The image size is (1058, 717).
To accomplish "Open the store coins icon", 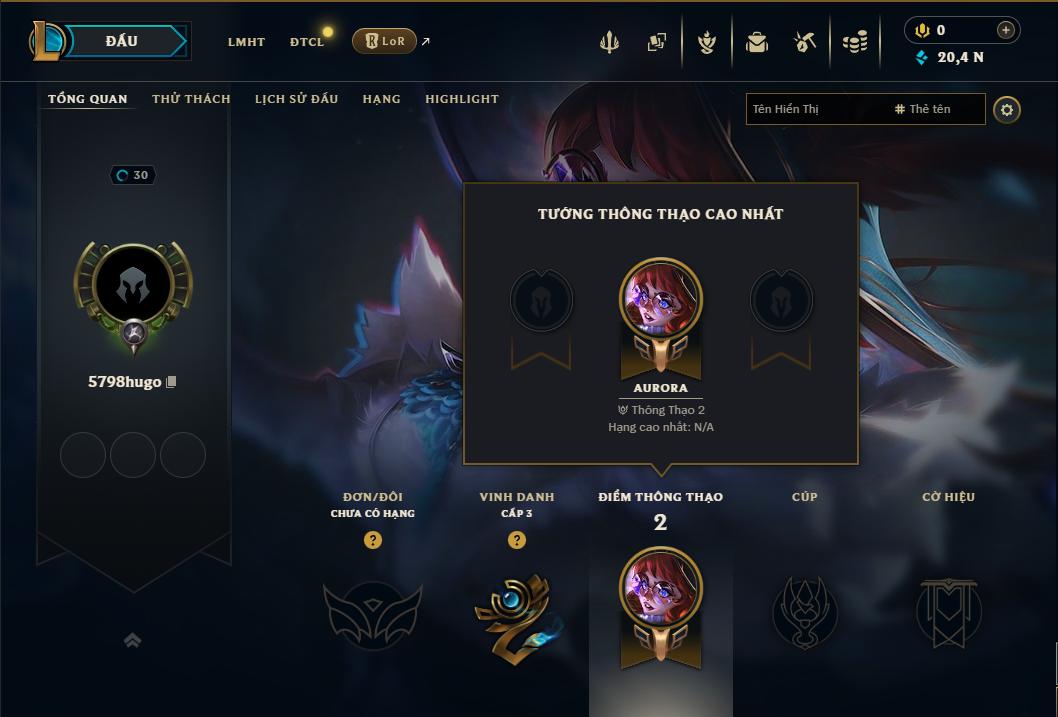I will (x=854, y=42).
